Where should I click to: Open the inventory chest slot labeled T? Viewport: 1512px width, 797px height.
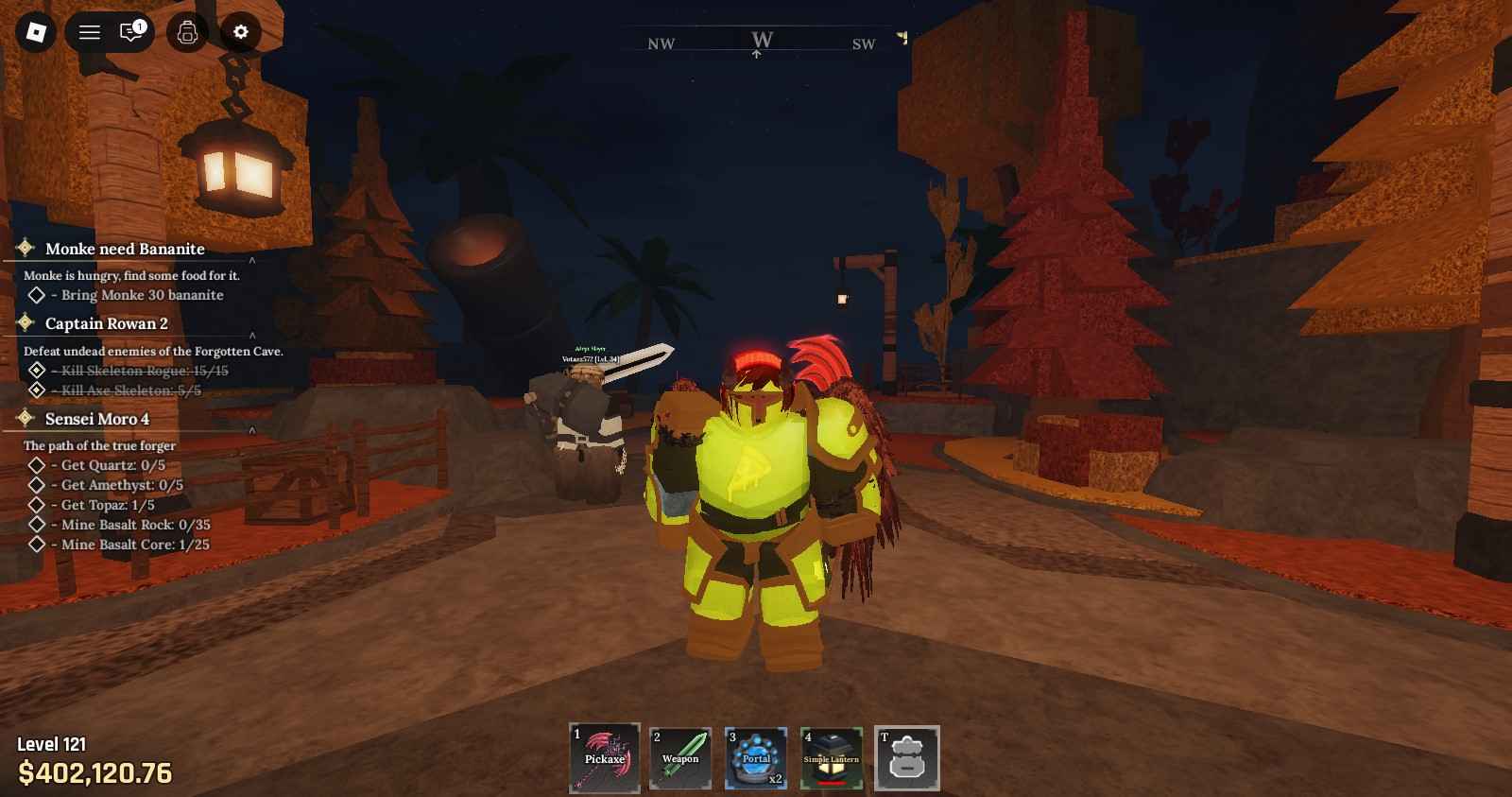908,756
